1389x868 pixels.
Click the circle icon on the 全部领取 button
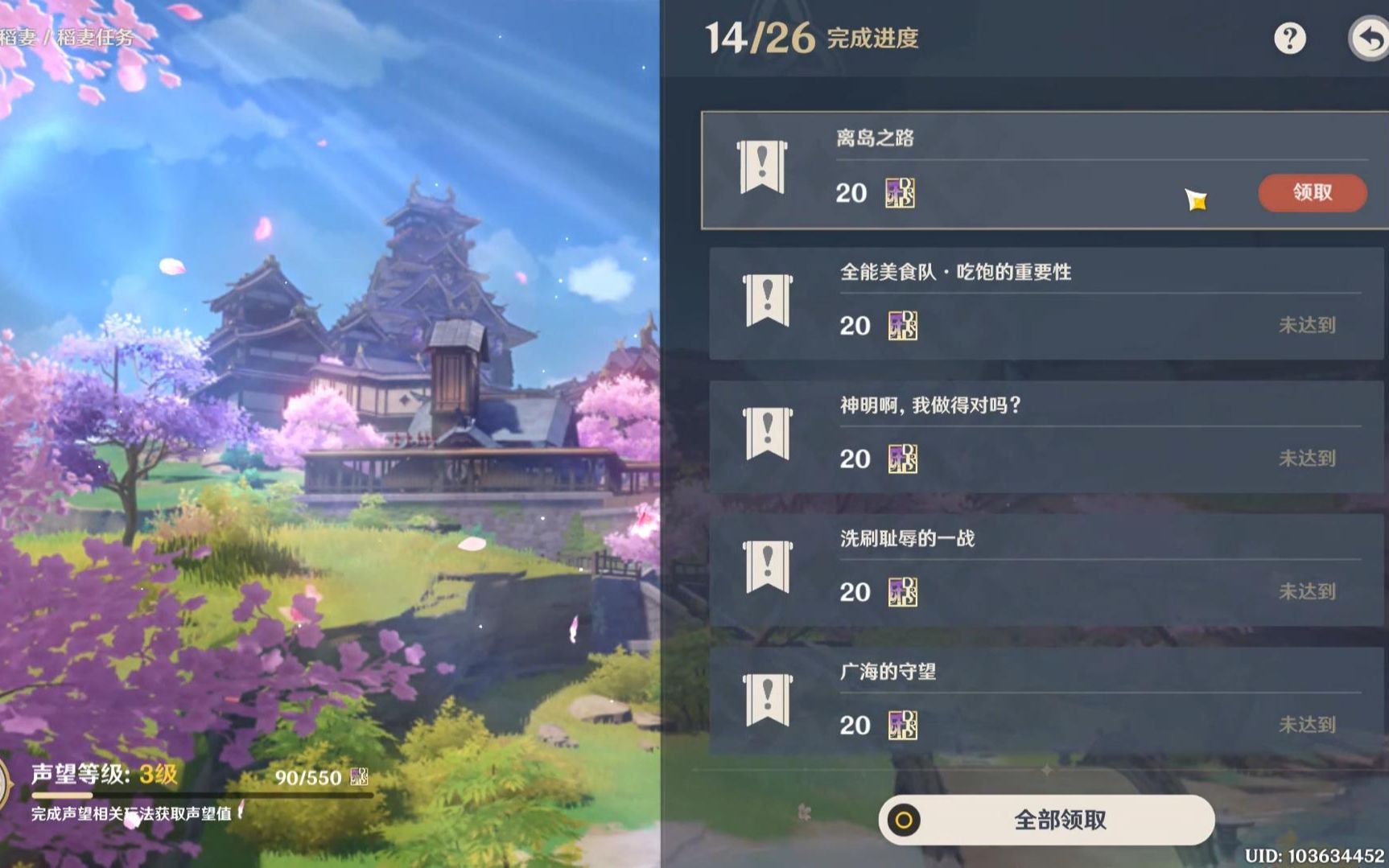tap(905, 819)
